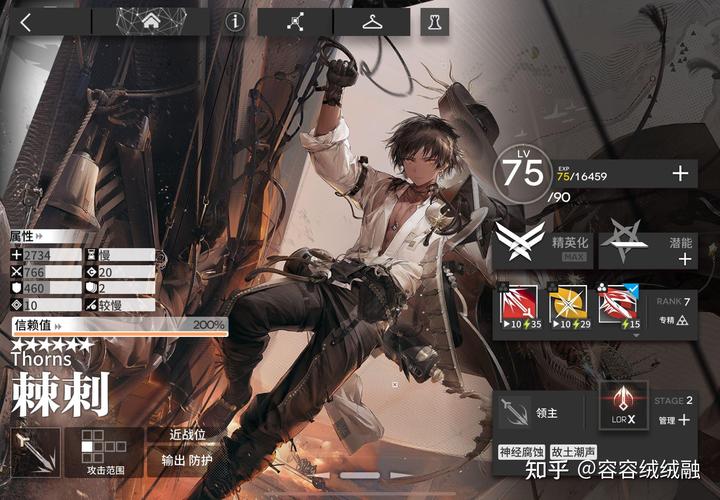View the 攻击范围 attack range grid

104,453
